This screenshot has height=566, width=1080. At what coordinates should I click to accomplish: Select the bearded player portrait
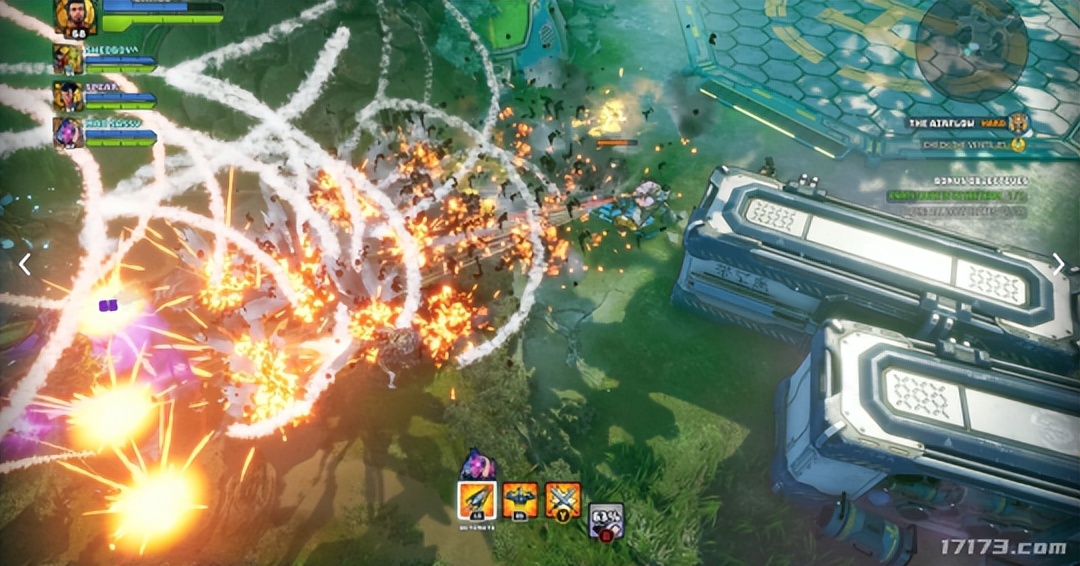point(76,17)
